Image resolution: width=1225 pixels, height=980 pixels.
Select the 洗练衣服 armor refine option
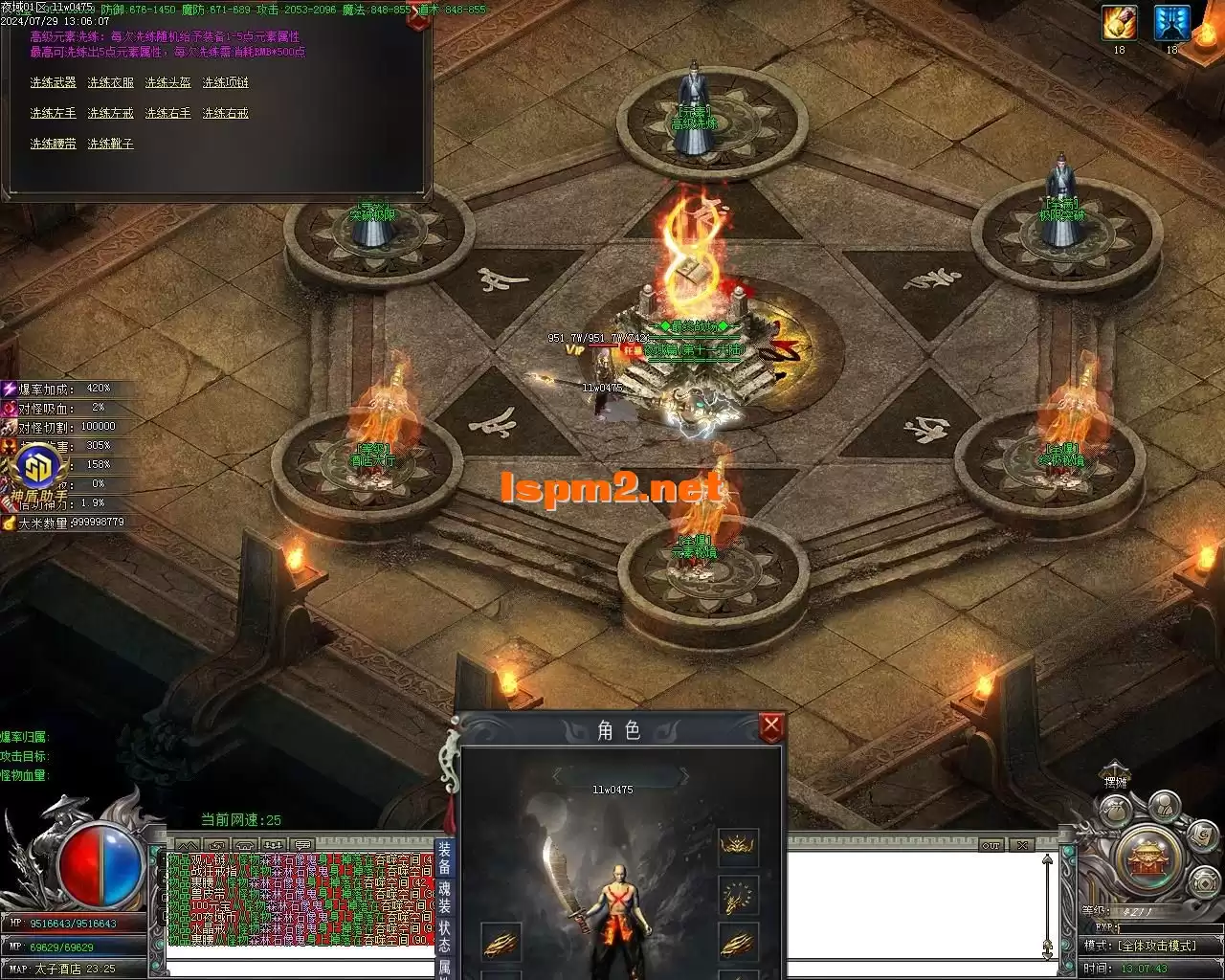pyautogui.click(x=110, y=83)
